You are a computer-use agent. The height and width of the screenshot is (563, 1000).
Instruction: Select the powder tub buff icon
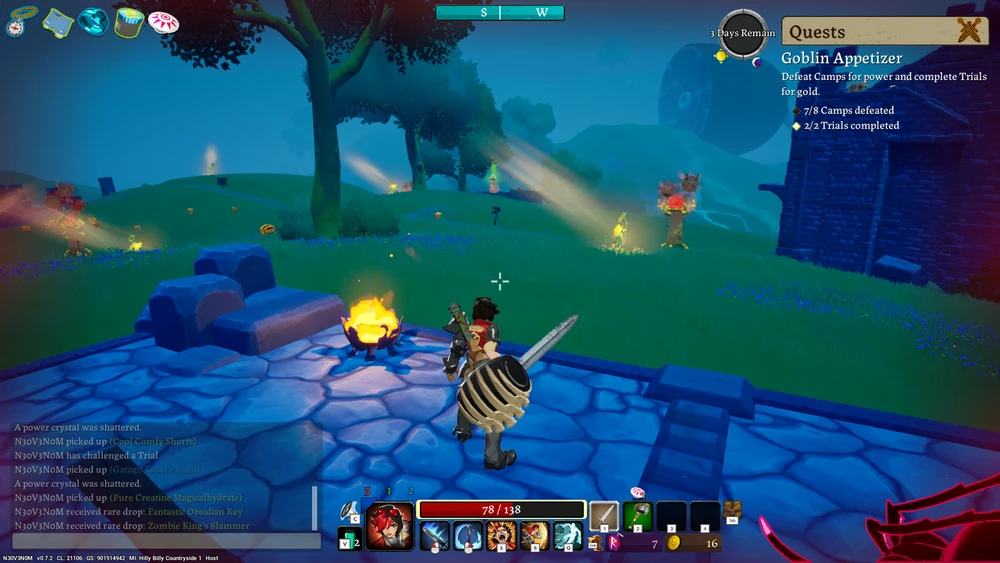pos(128,22)
